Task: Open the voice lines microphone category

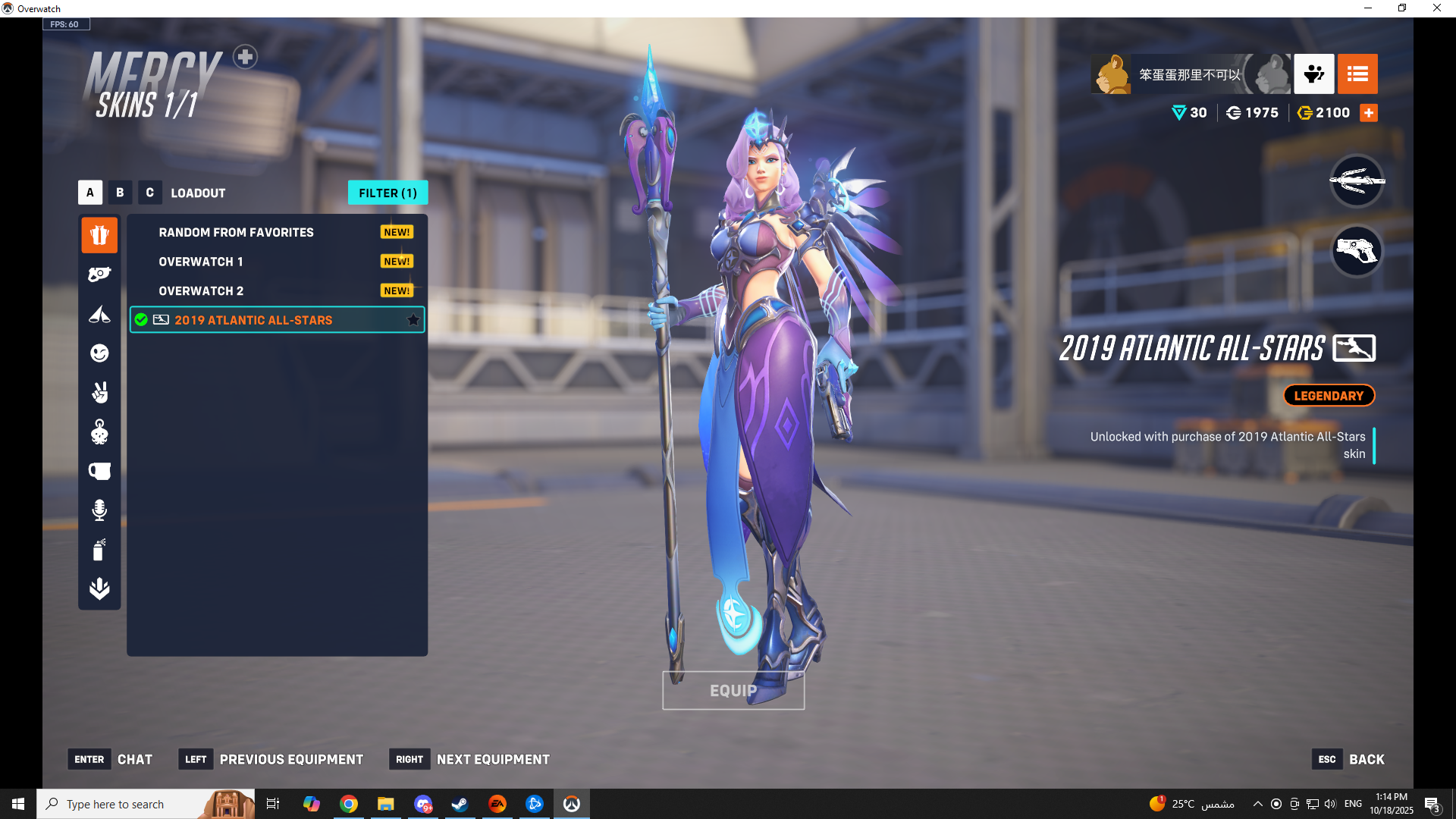Action: [99, 510]
